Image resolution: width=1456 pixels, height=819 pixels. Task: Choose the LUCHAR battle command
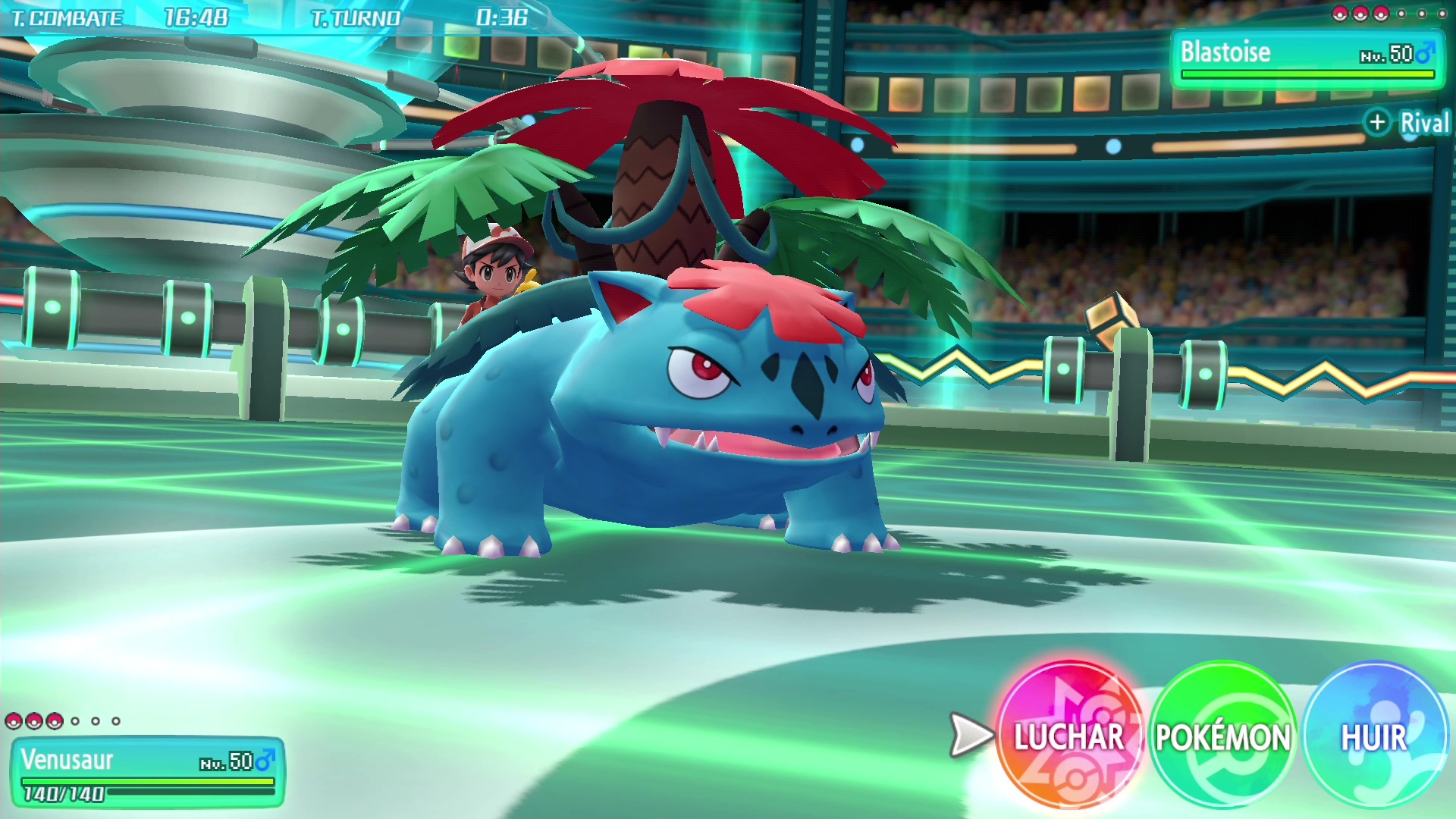point(1069,736)
